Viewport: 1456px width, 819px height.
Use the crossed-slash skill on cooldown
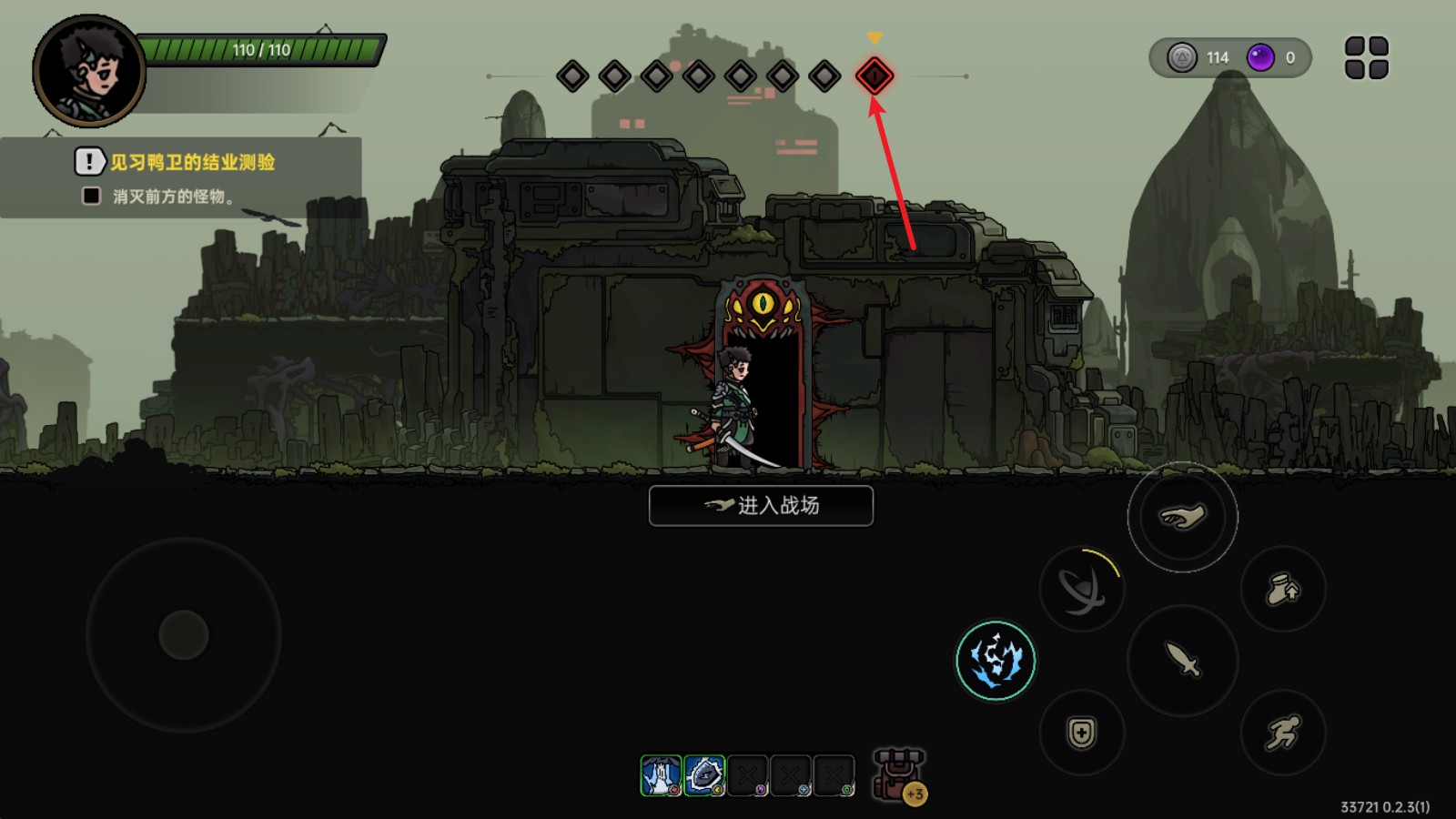click(x=1081, y=590)
